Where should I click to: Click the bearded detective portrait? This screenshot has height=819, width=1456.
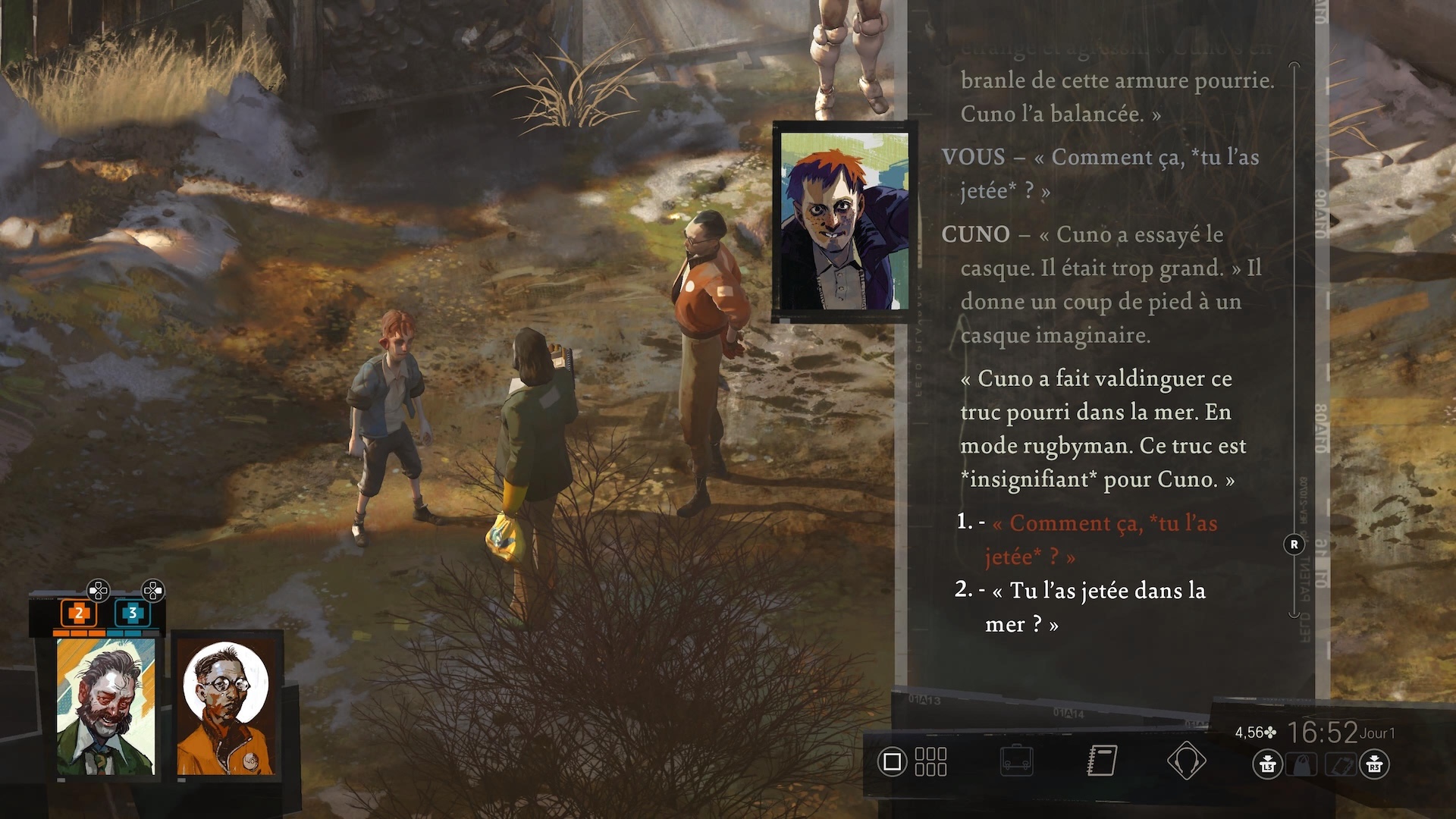tap(105, 707)
